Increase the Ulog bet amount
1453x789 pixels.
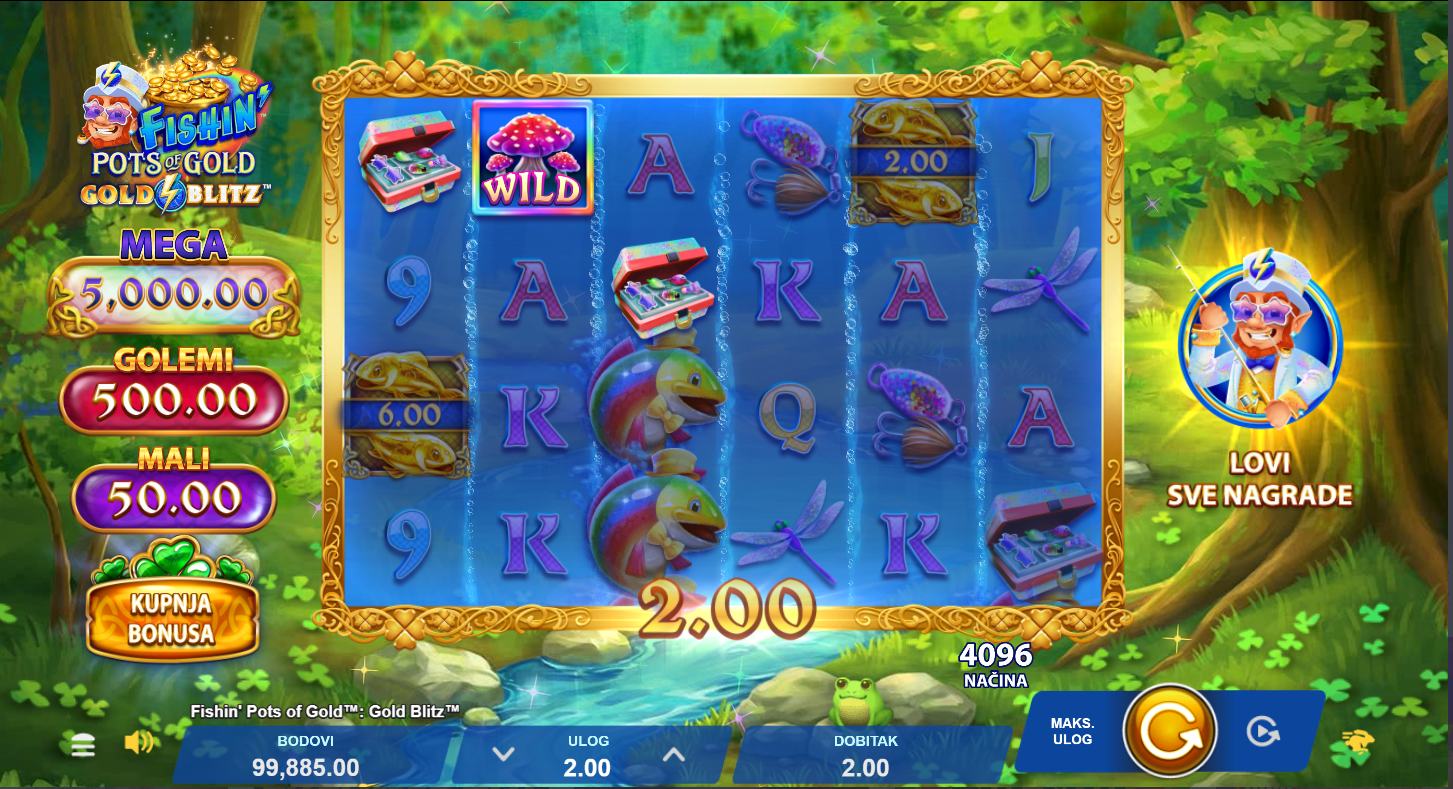pyautogui.click(x=674, y=754)
